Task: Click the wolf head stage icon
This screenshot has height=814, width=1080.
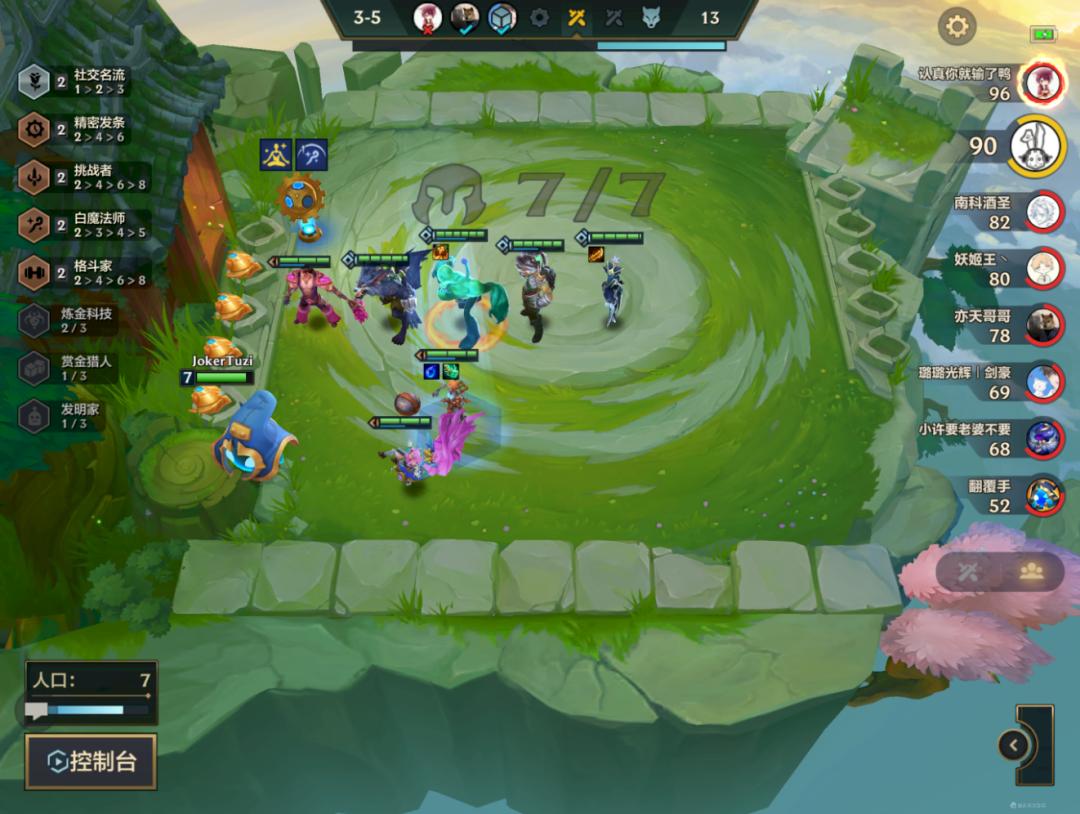Action: 651,18
